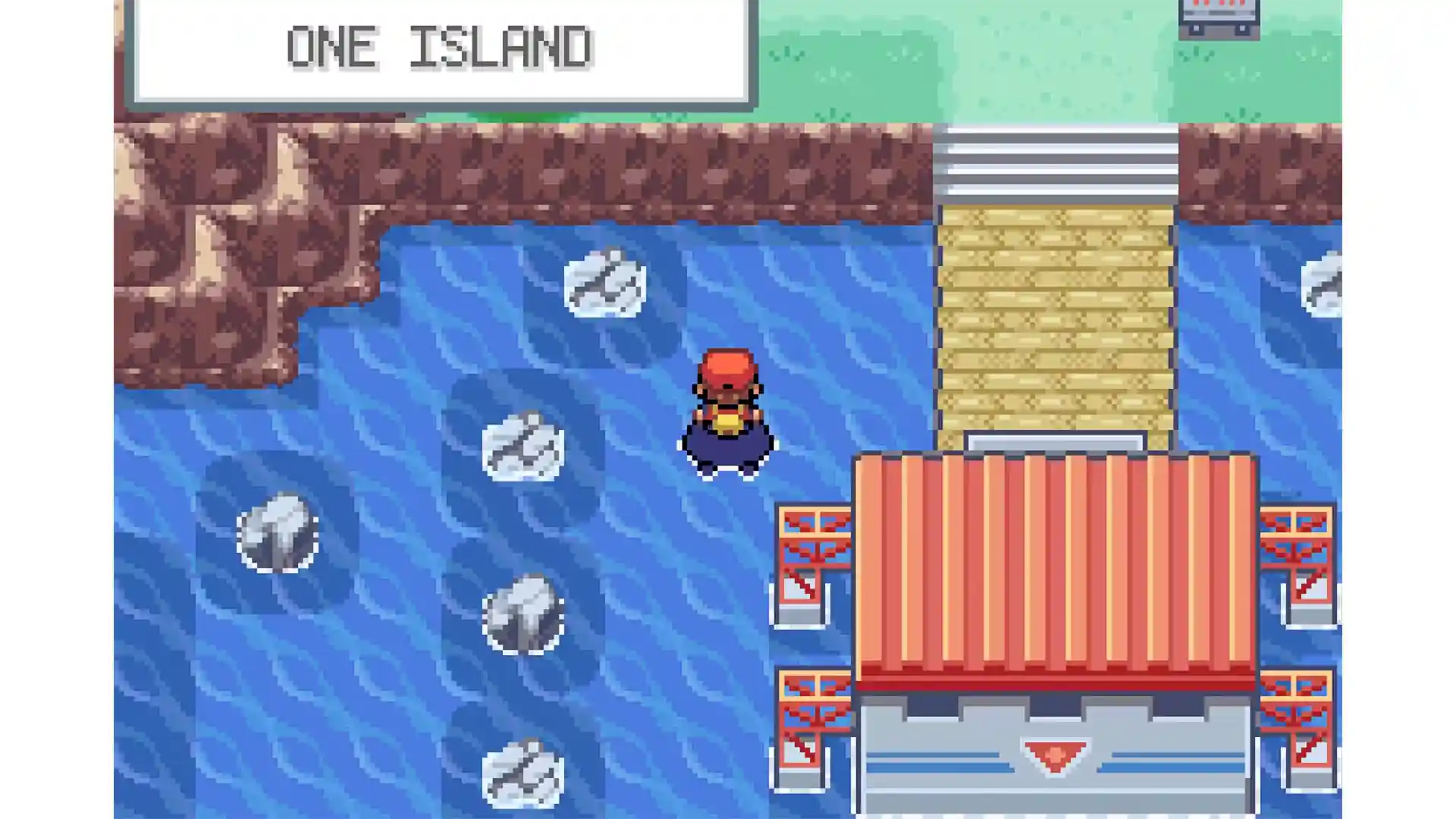
Task: Select the wooden dock stairs
Action: point(1054,318)
